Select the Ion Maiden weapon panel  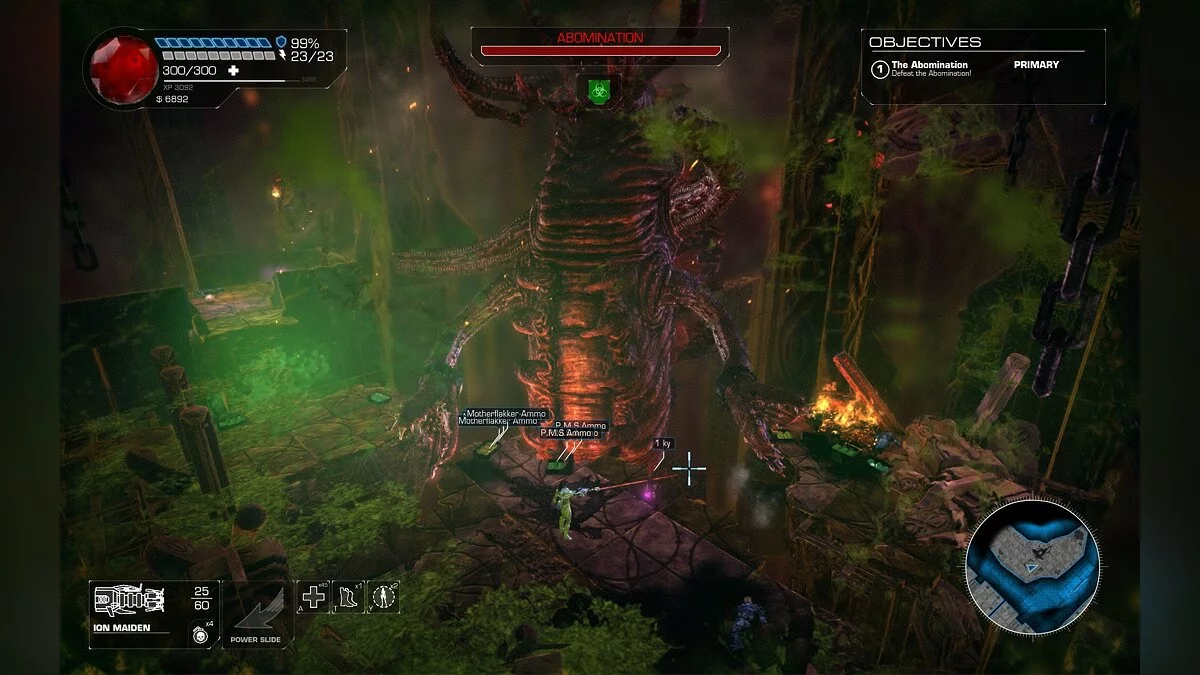point(152,614)
